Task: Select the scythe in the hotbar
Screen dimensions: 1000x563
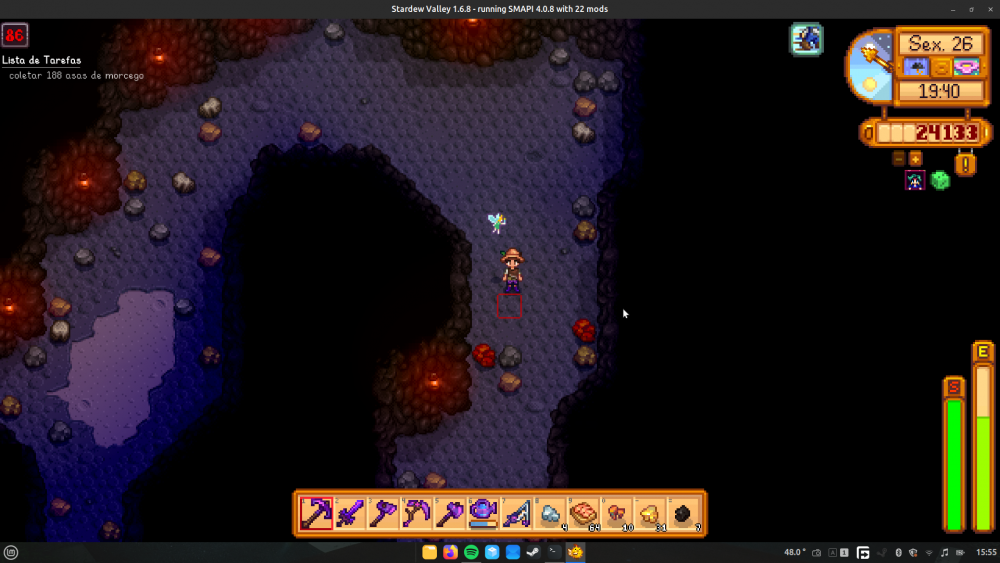Action: (416, 513)
